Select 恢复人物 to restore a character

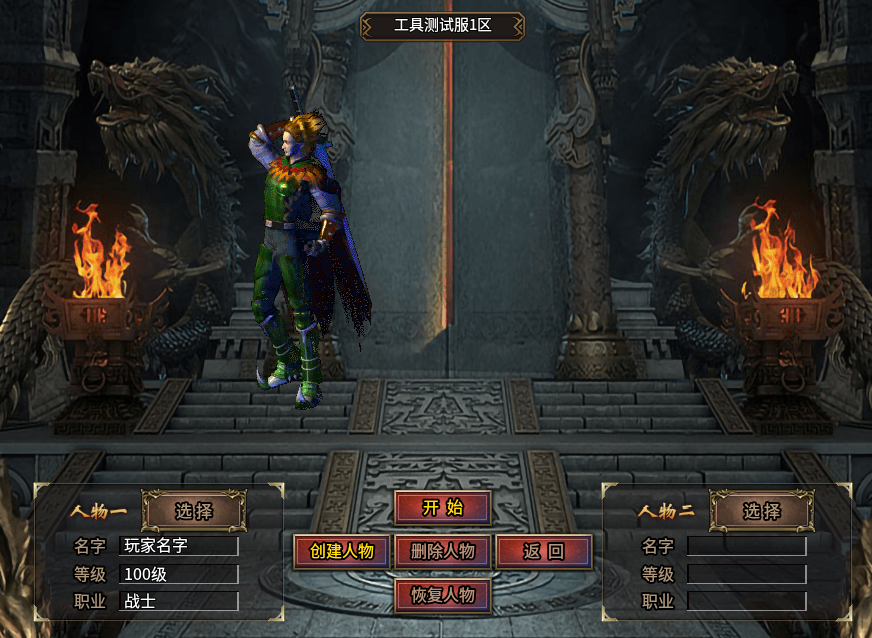click(442, 595)
